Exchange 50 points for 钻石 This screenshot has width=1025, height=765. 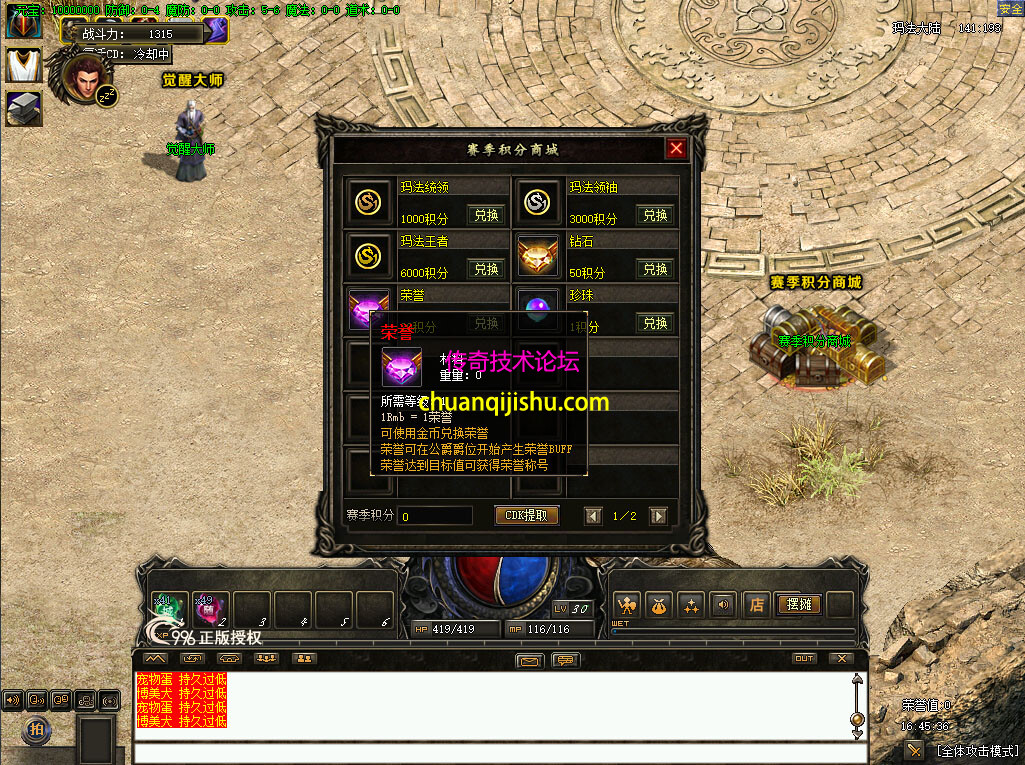(655, 269)
